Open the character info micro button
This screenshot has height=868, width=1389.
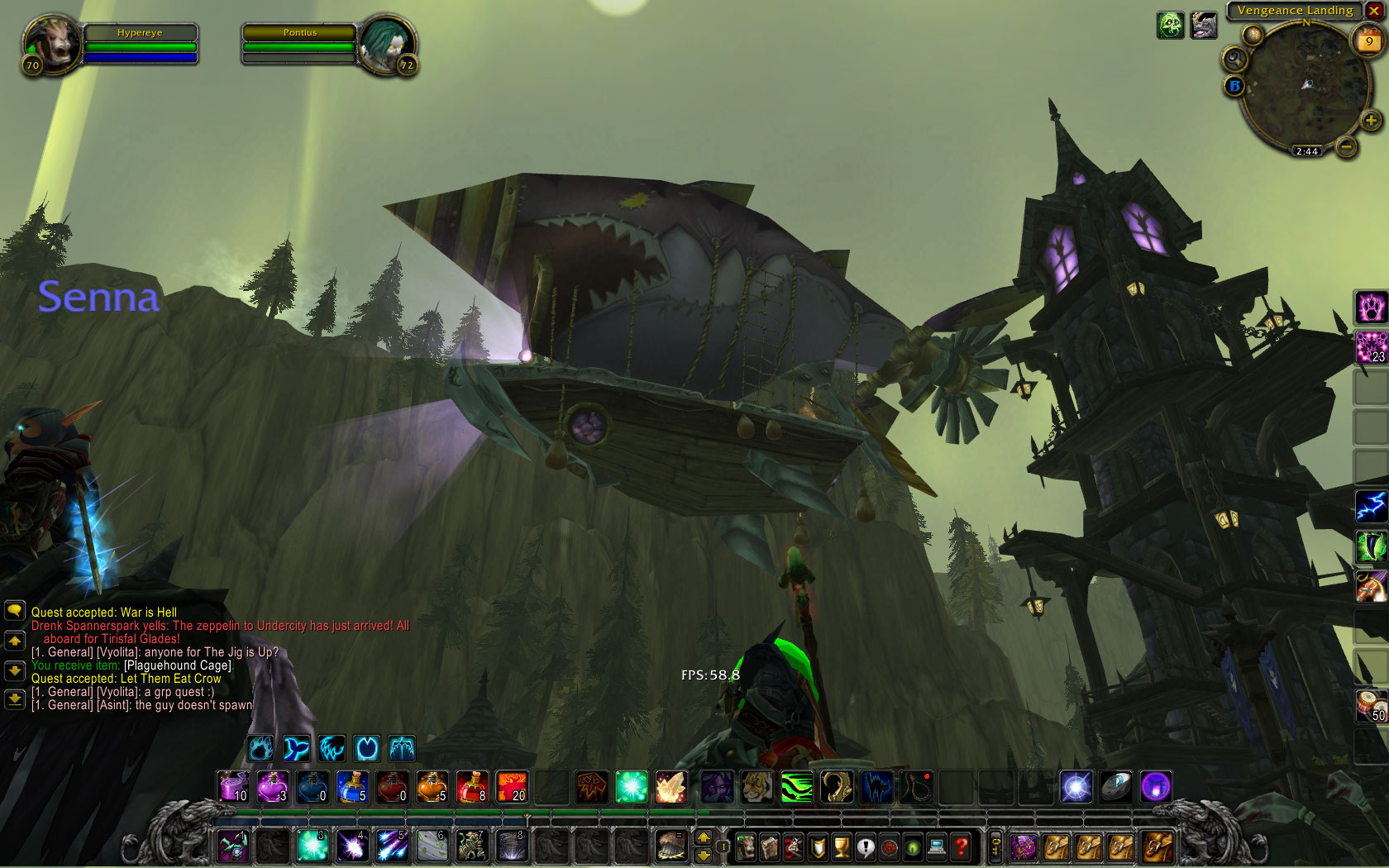click(745, 847)
